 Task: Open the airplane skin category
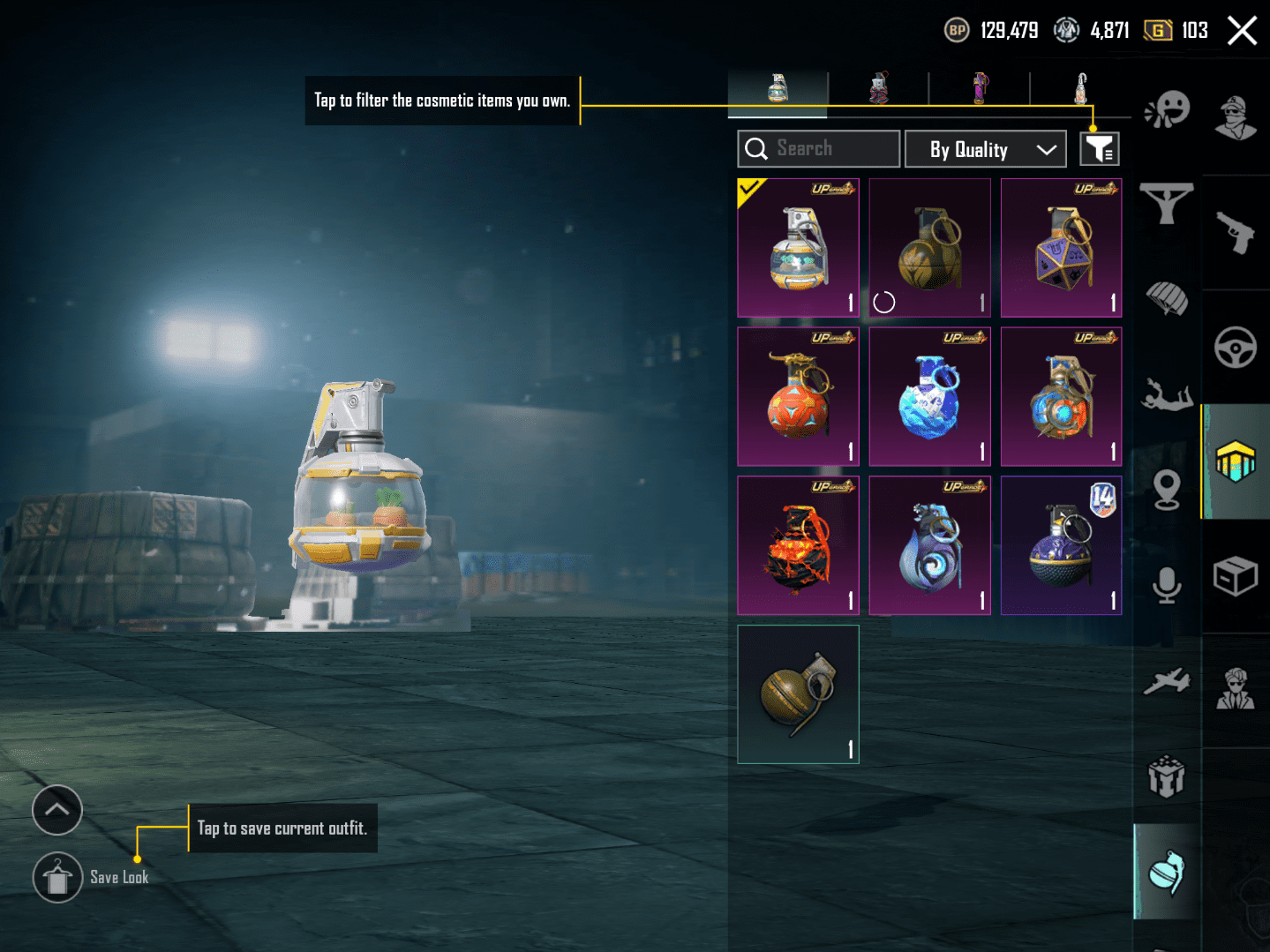point(1167,681)
